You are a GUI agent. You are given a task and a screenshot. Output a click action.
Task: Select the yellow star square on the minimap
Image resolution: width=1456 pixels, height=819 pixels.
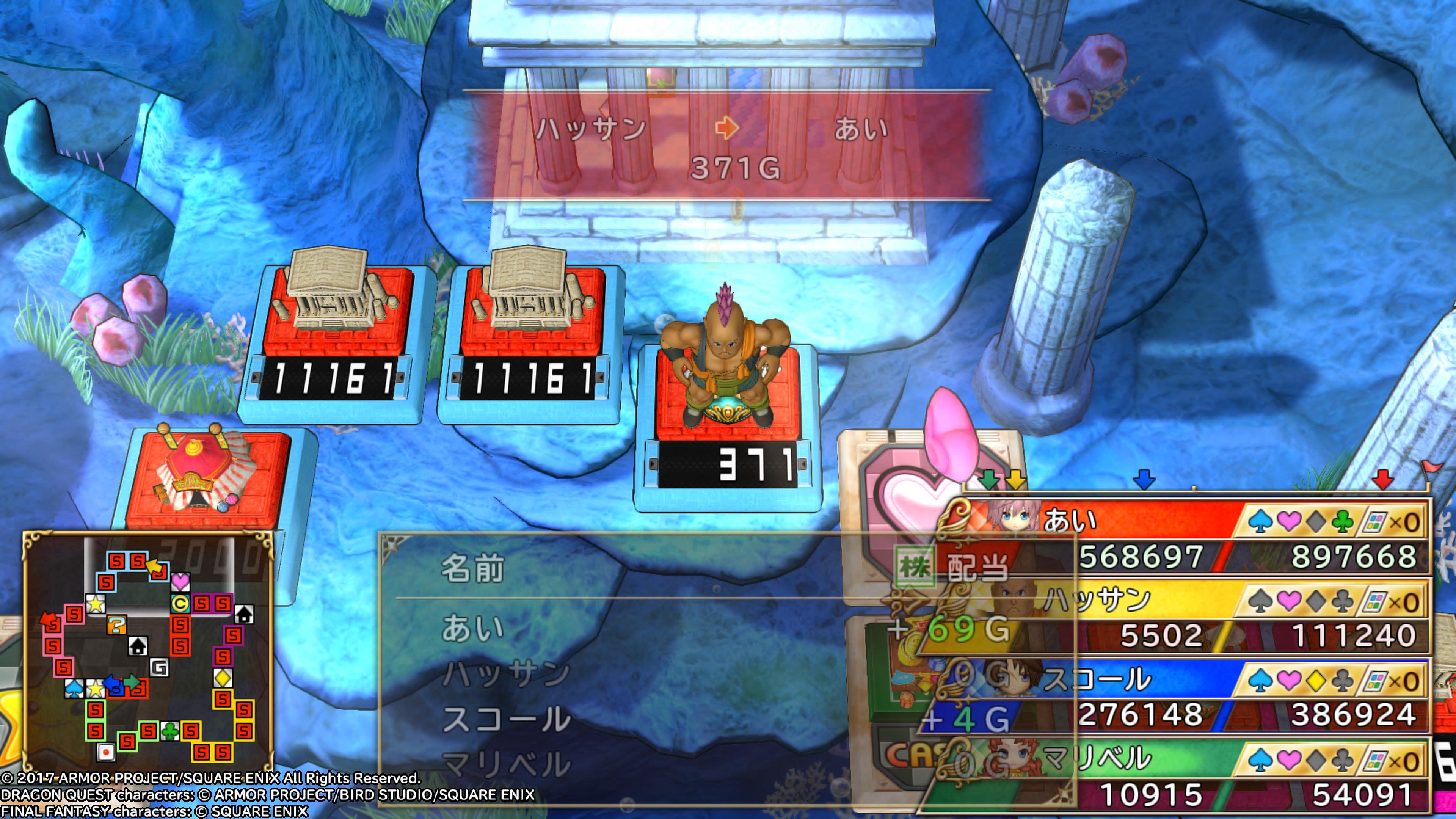point(96,604)
